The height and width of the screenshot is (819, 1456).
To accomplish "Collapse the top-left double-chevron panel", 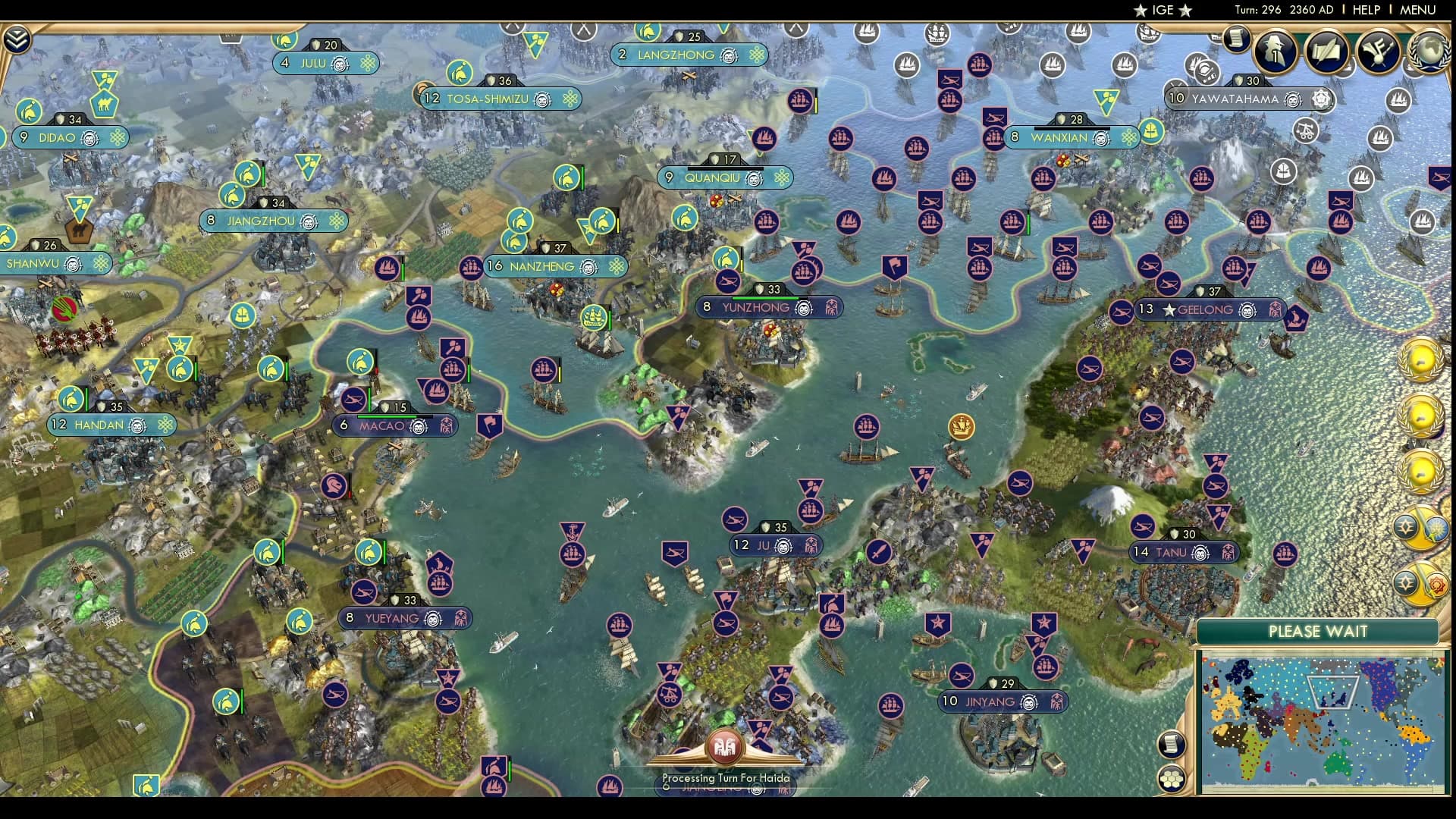I will 16,40.
